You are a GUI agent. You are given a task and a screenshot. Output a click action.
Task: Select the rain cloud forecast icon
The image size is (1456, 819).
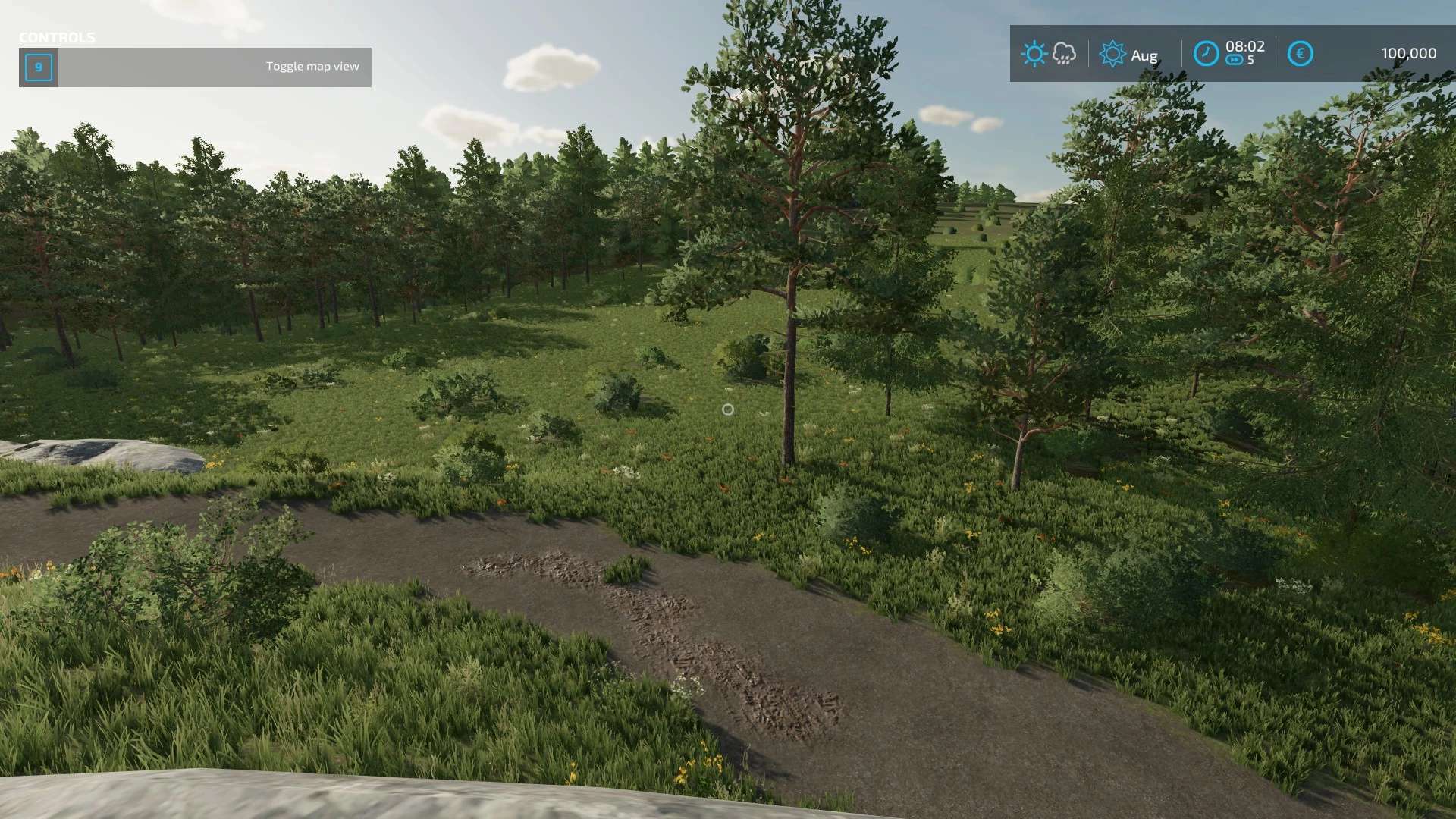(1064, 54)
